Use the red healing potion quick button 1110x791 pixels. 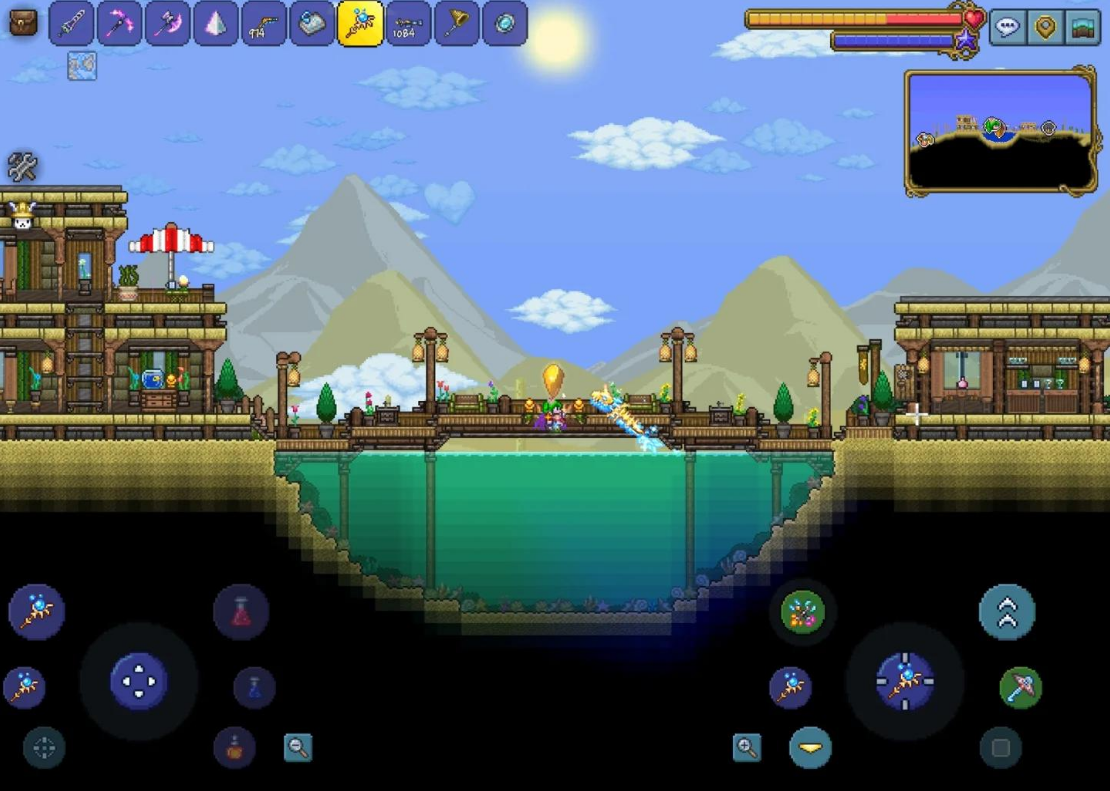(x=241, y=612)
